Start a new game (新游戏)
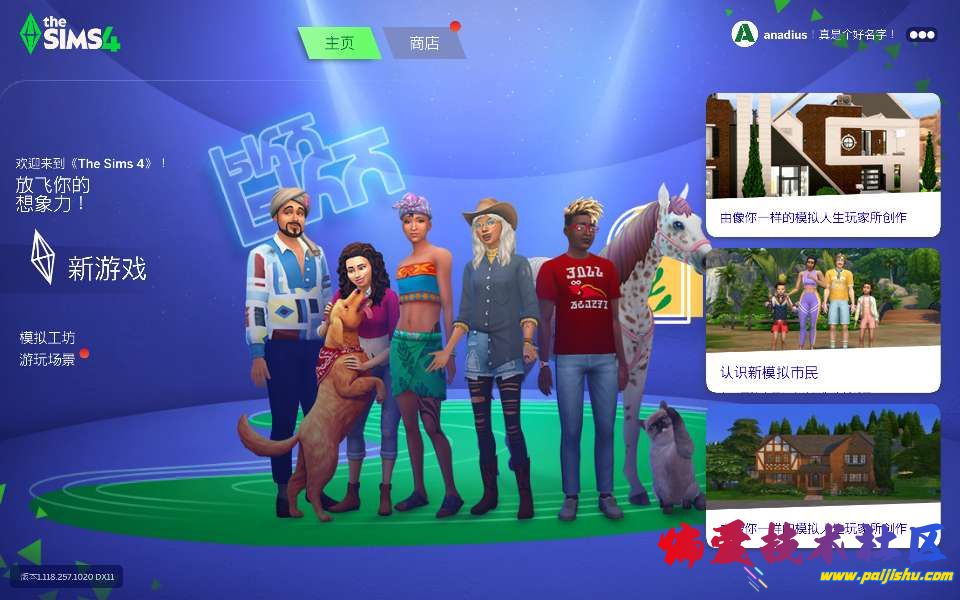 (x=106, y=268)
